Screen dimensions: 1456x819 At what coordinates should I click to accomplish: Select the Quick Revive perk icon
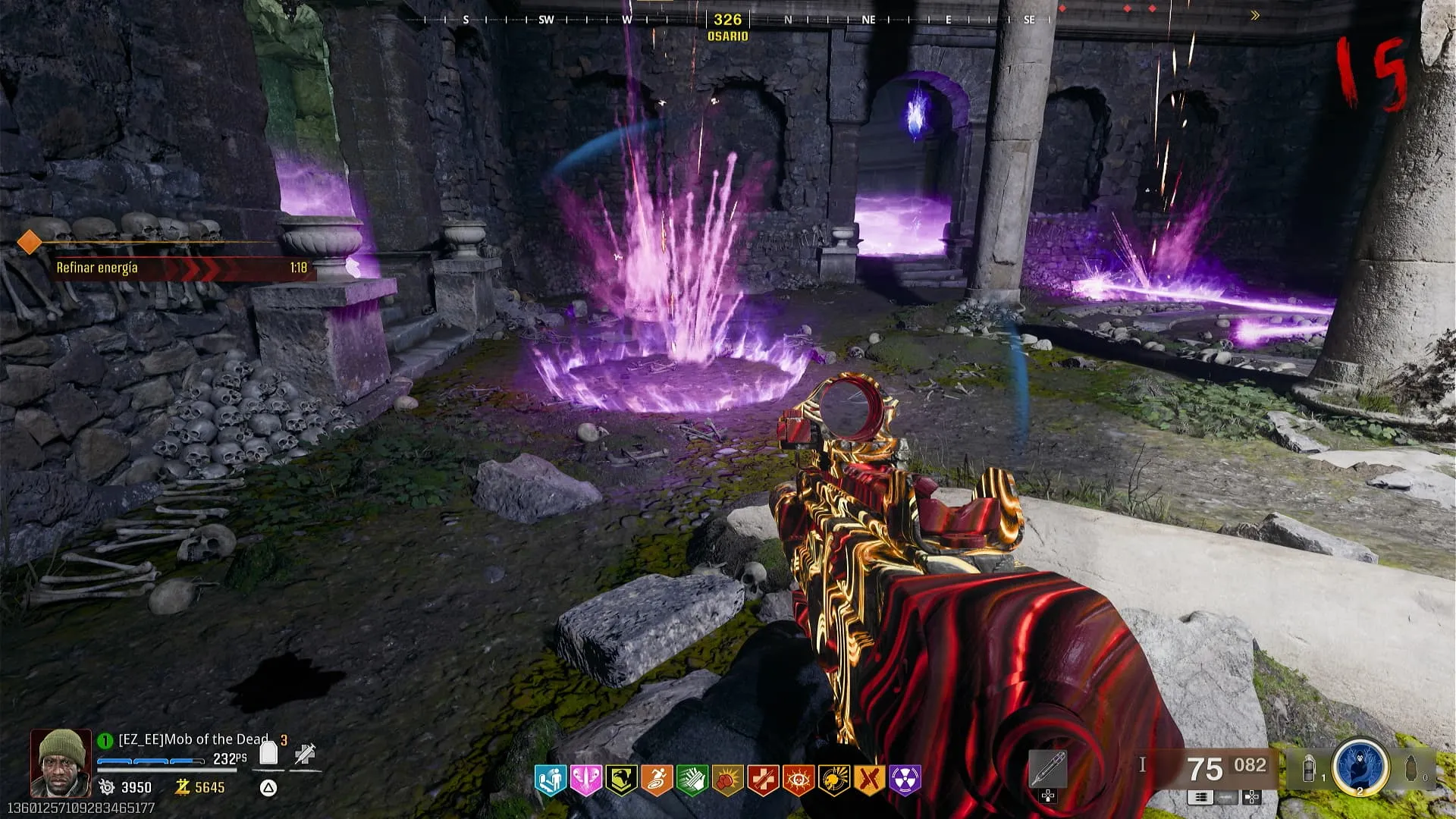(x=550, y=780)
